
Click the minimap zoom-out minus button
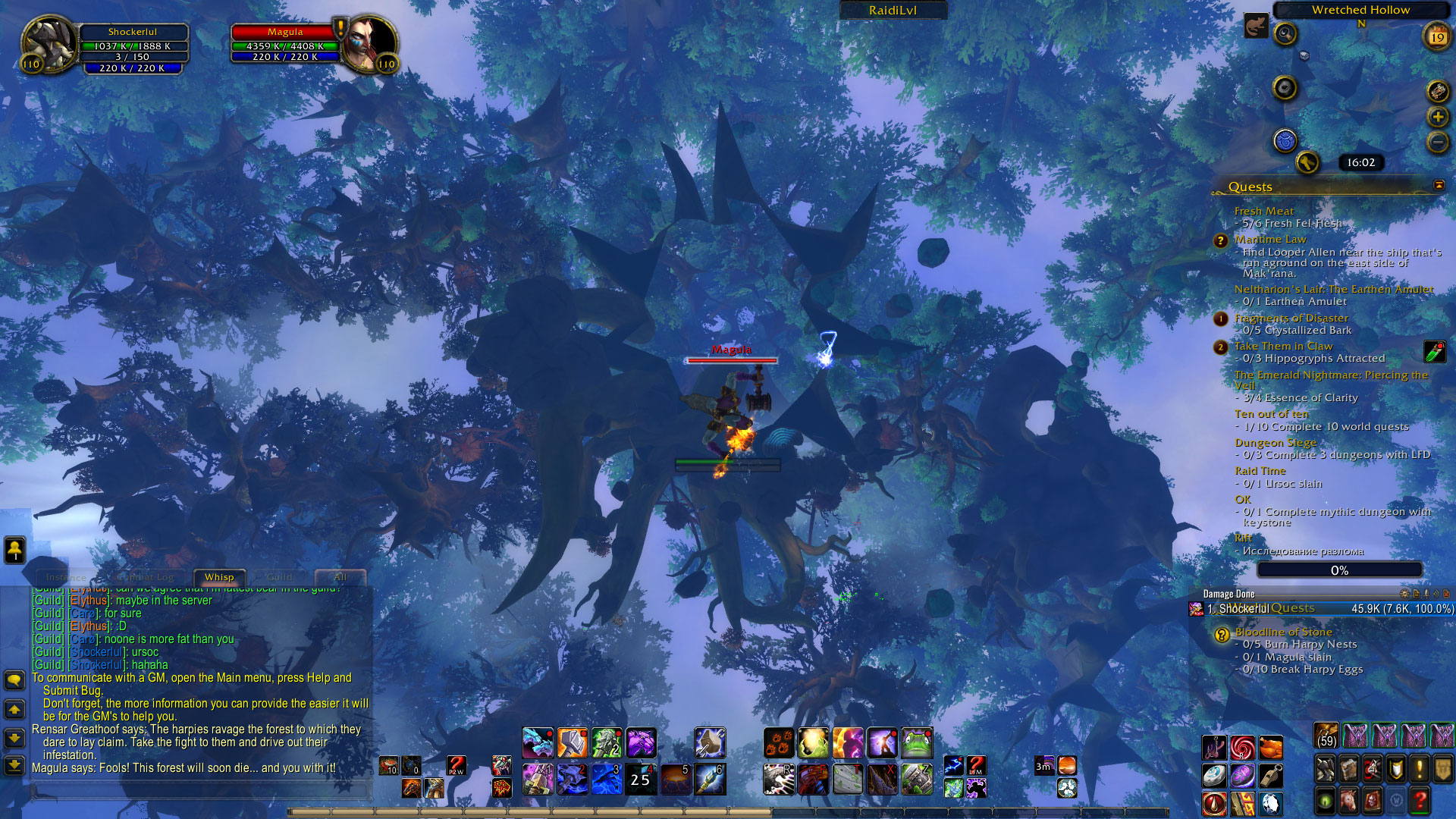[1438, 142]
